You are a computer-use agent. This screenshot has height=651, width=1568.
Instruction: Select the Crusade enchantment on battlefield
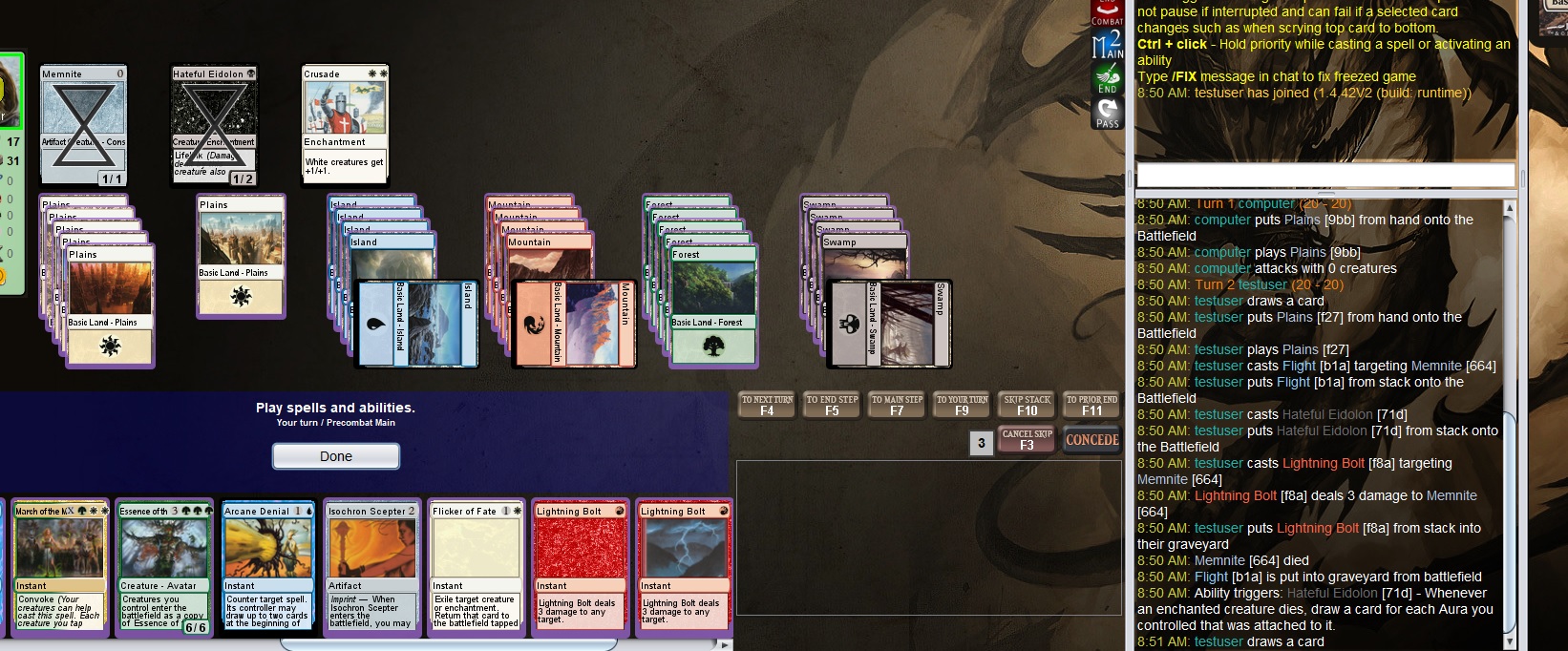345,124
